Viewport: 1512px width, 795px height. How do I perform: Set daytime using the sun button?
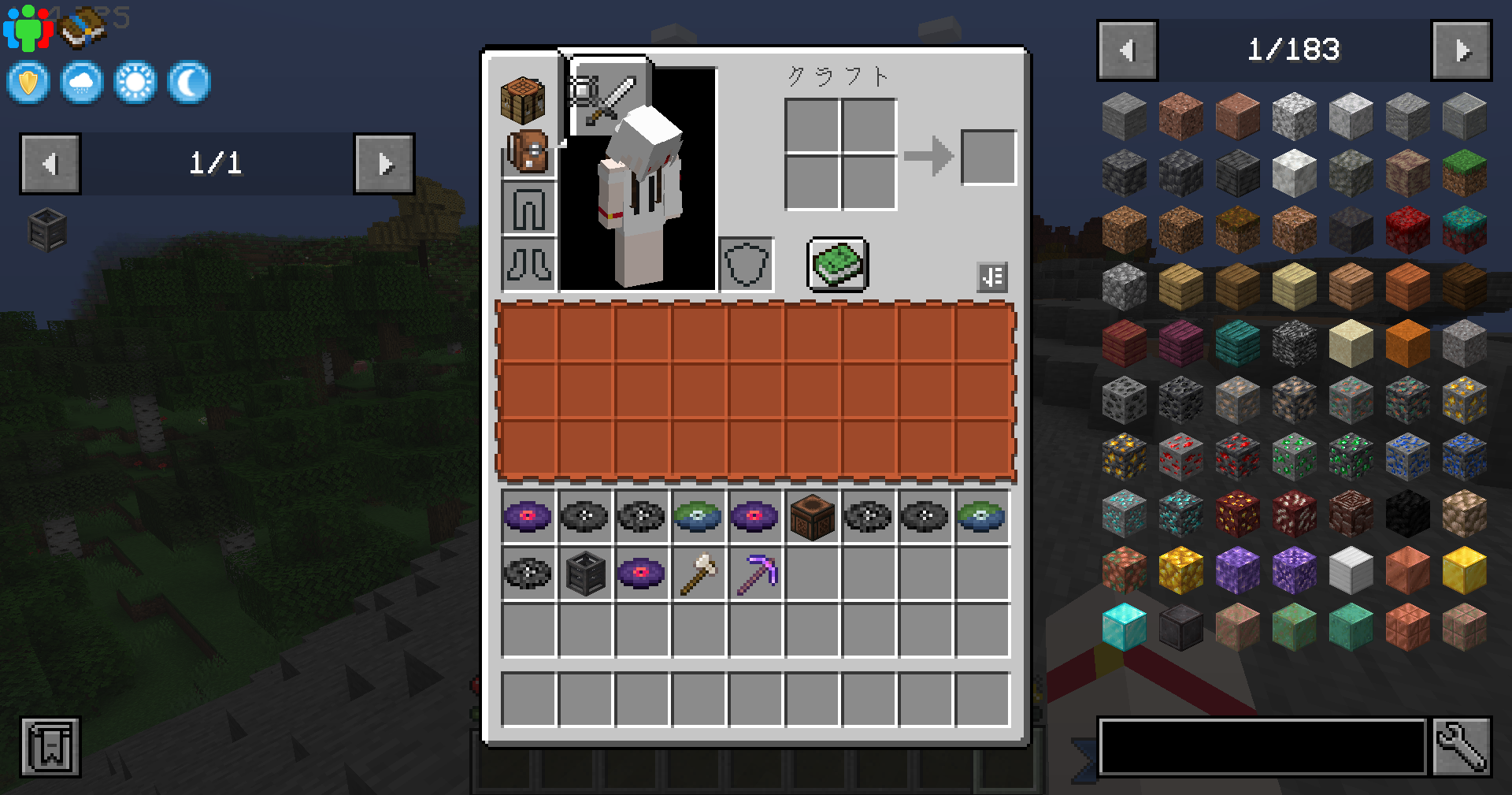[x=135, y=82]
